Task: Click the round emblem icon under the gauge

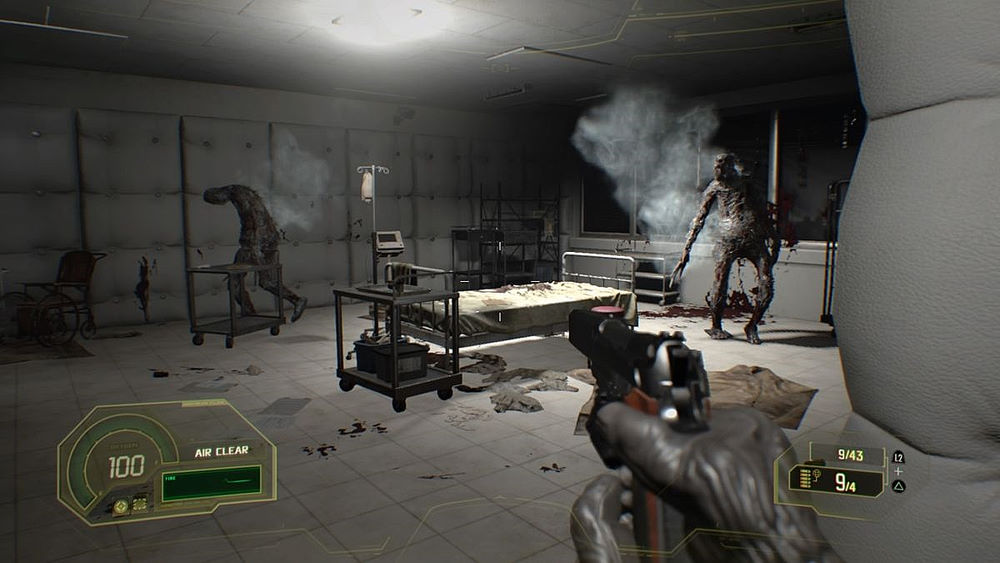Action: click(x=121, y=506)
